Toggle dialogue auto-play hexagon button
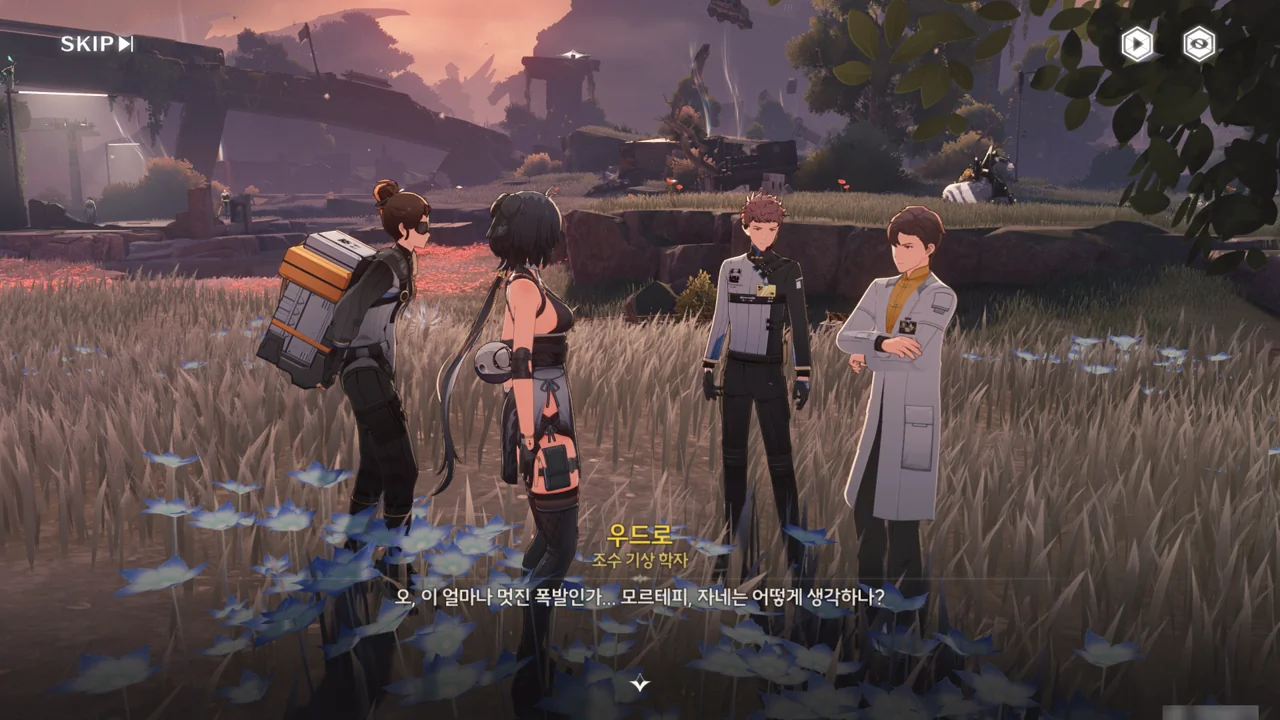The height and width of the screenshot is (720, 1280). [x=1137, y=44]
